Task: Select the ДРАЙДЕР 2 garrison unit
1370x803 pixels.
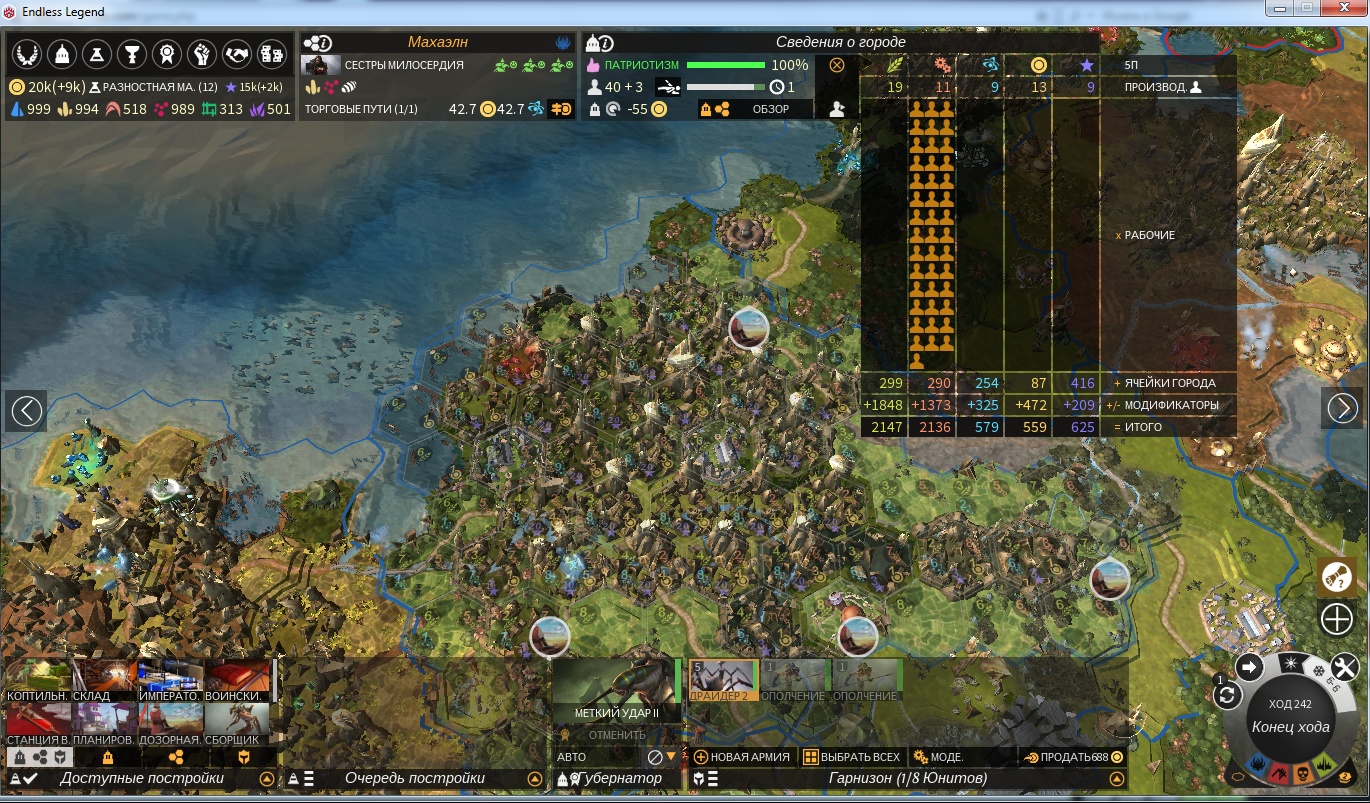Action: pyautogui.click(x=724, y=680)
